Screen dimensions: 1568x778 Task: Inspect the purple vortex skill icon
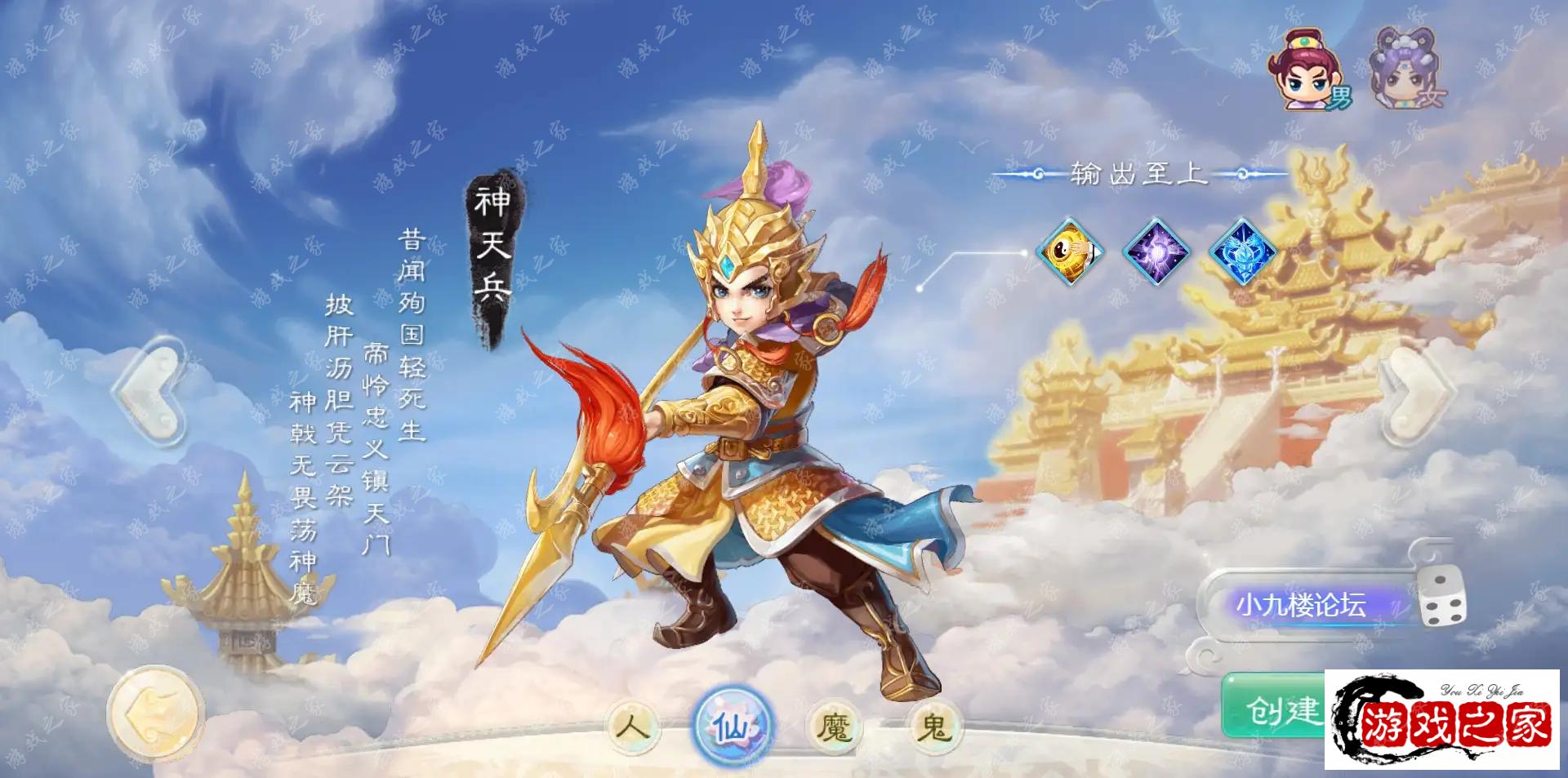coord(1156,251)
